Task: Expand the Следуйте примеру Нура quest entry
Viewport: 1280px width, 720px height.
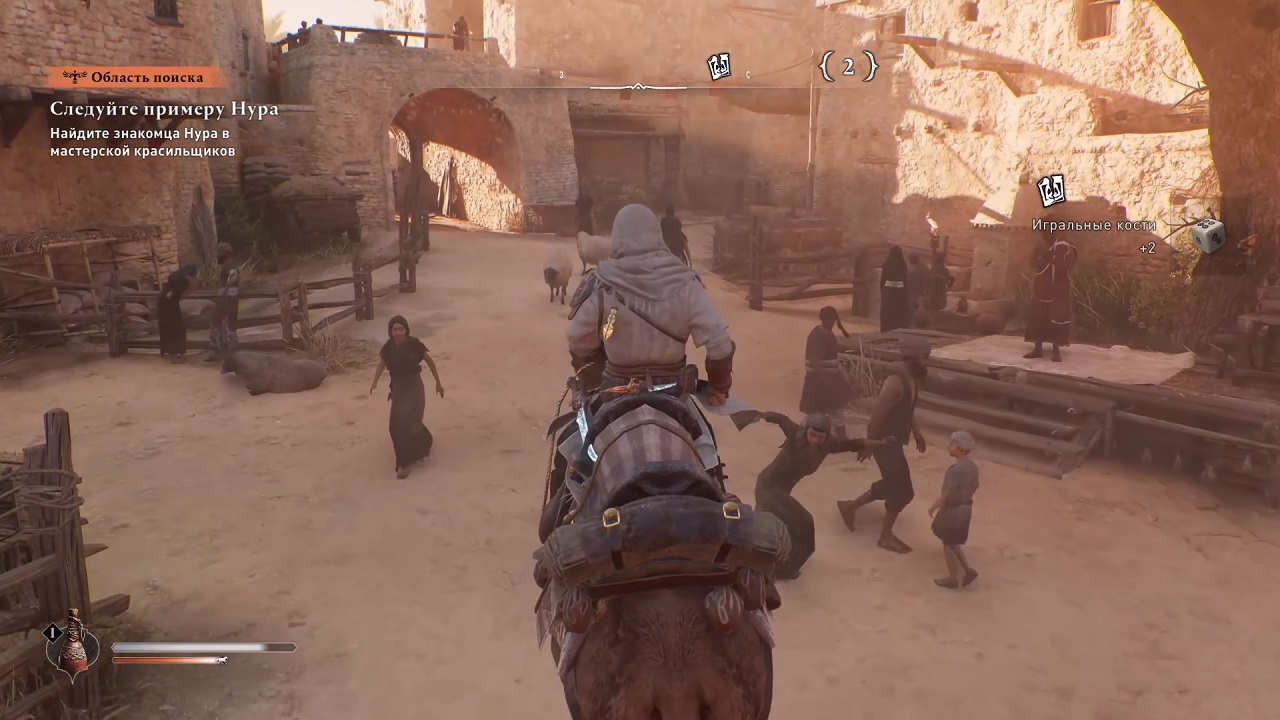Action: (x=163, y=109)
